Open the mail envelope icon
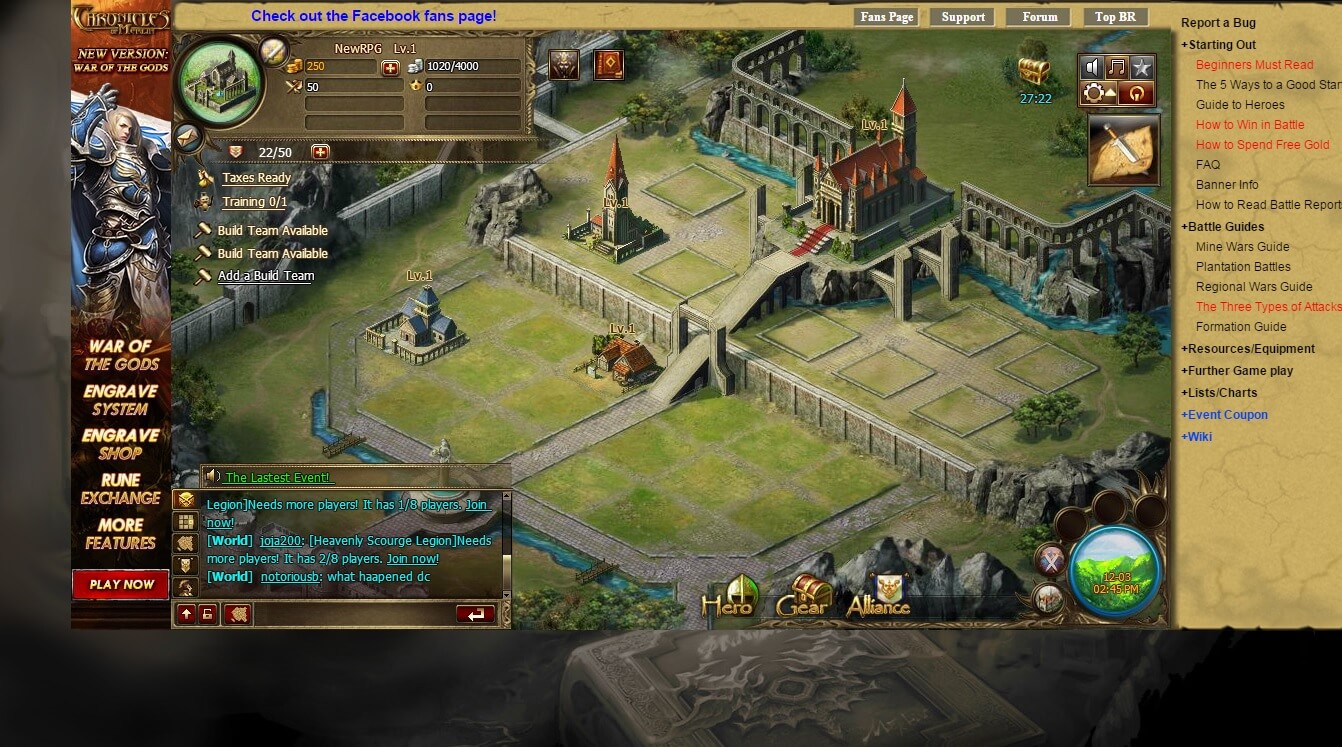Viewport: 1342px width, 747px height. (189, 138)
